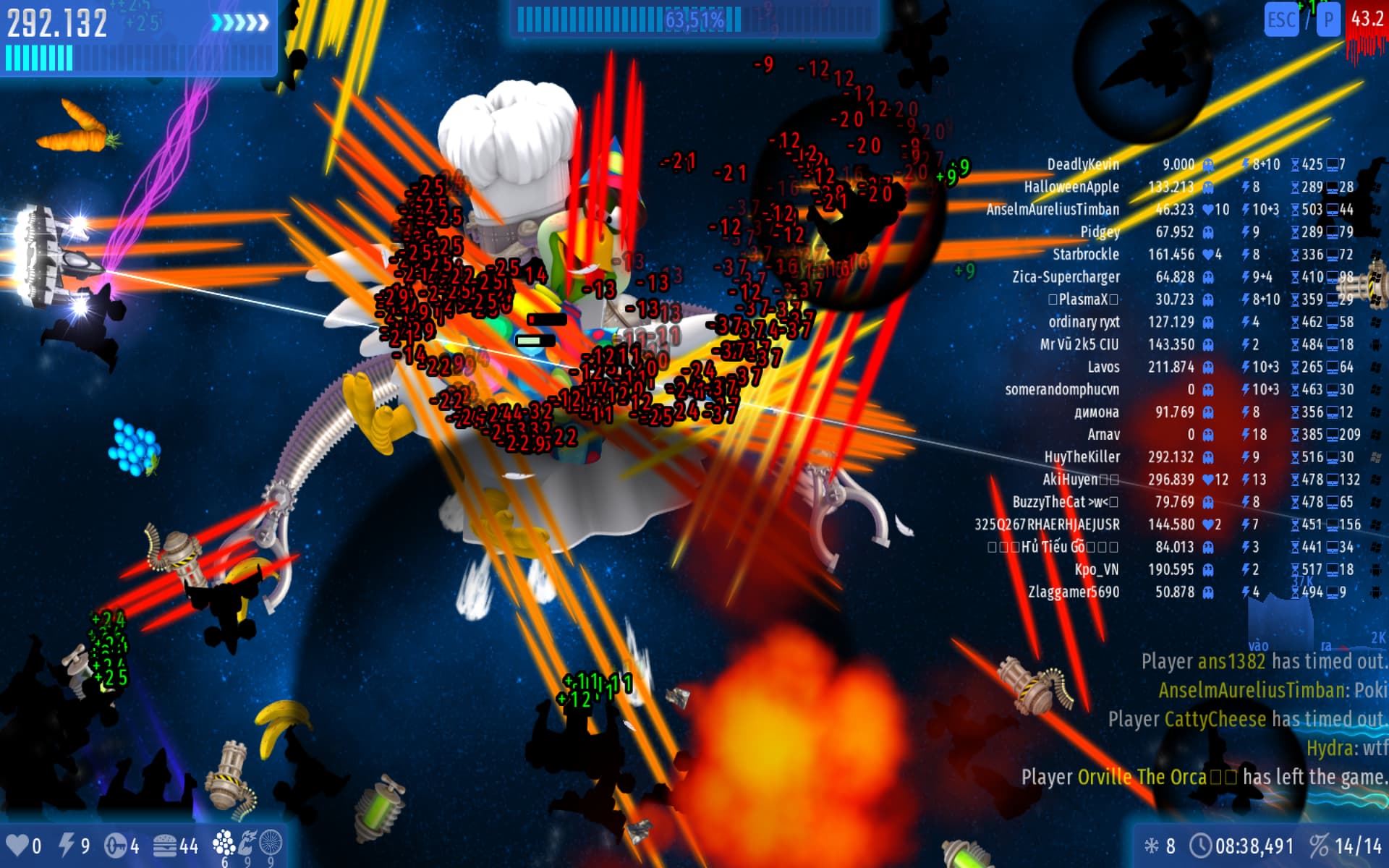This screenshot has height=868, width=1389.
Task: Choose AnselmAureliusTimban in the player list
Action: 1053,210
